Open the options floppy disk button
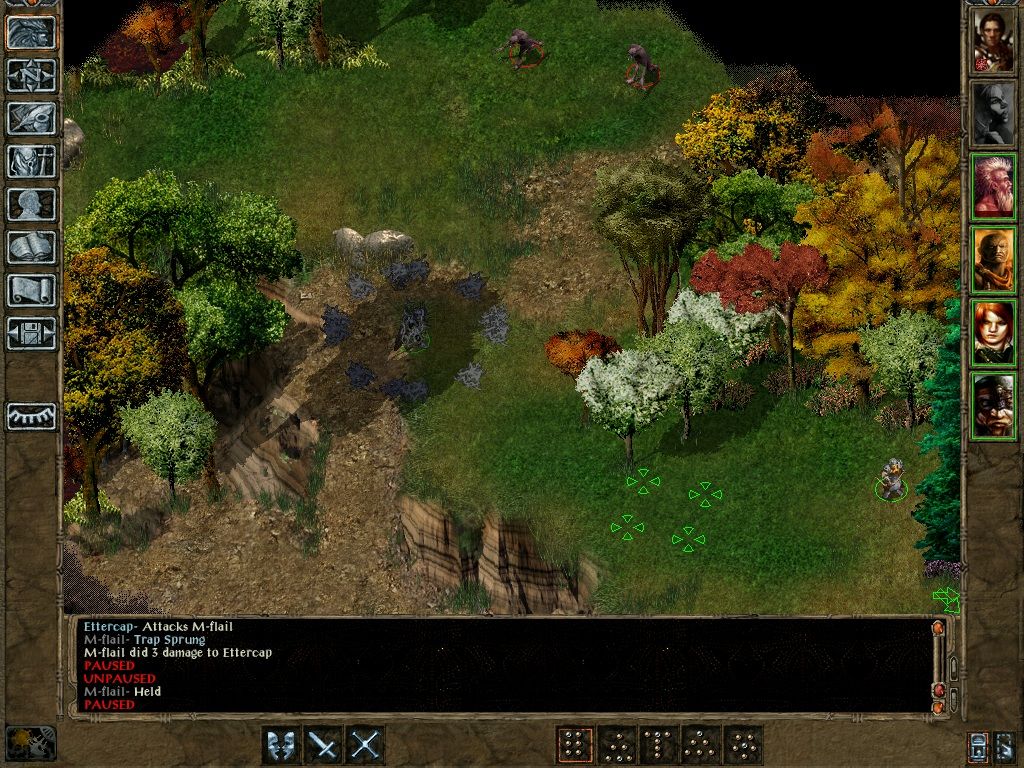This screenshot has width=1024, height=768. pyautogui.click(x=31, y=332)
